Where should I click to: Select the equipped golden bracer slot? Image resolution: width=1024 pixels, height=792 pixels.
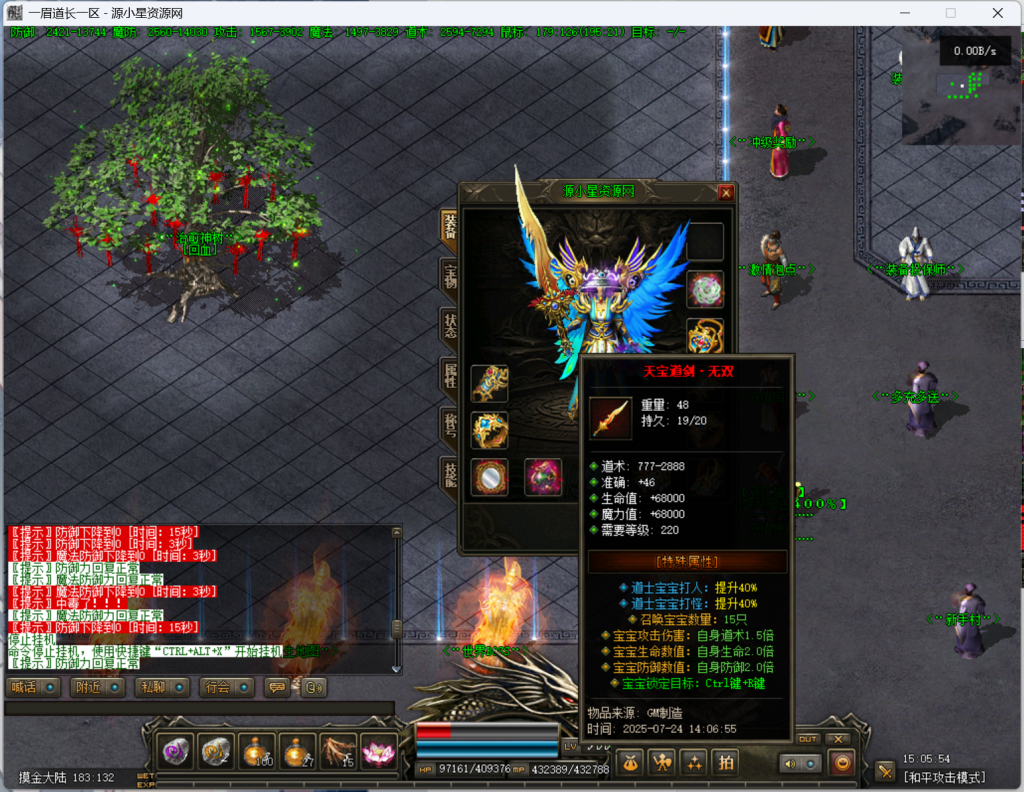(489, 382)
